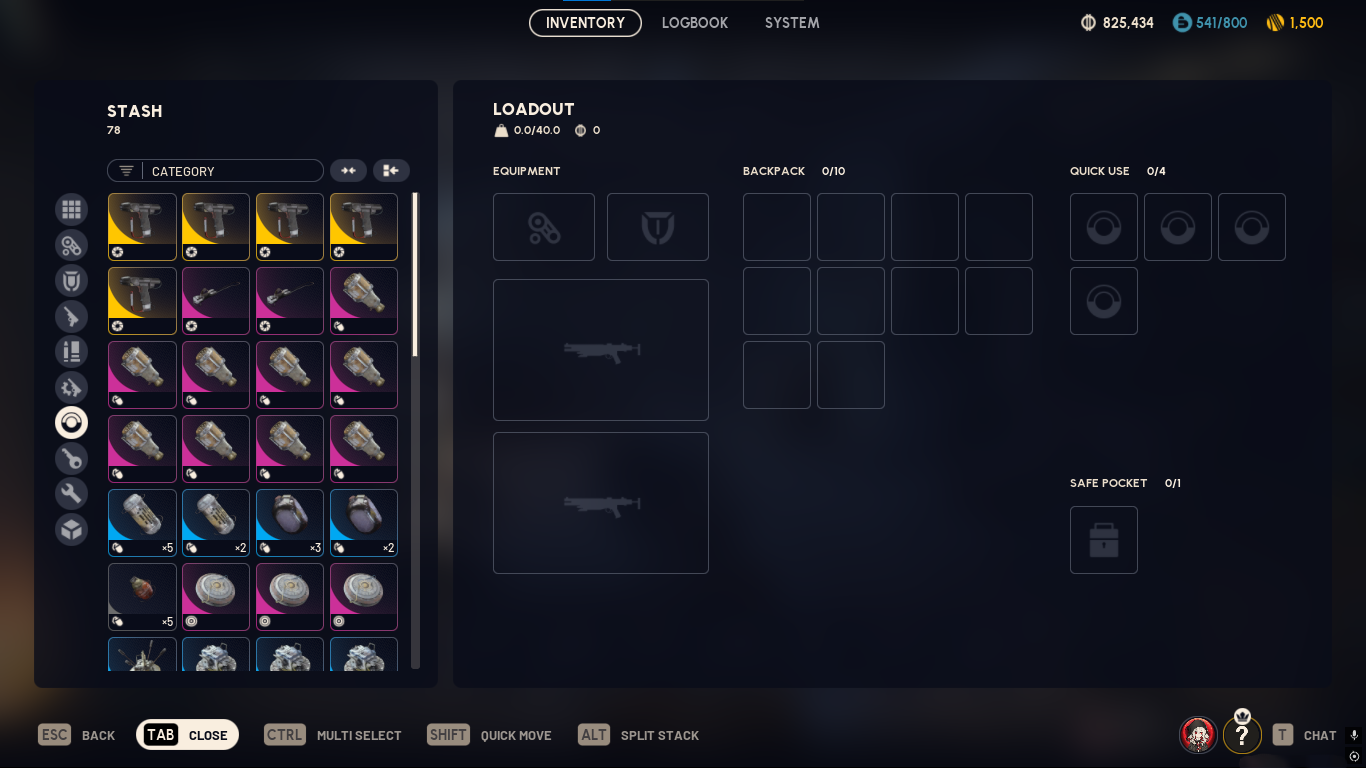This screenshot has height=768, width=1366.
Task: Toggle the auto-sort stash layout button
Action: pos(390,170)
